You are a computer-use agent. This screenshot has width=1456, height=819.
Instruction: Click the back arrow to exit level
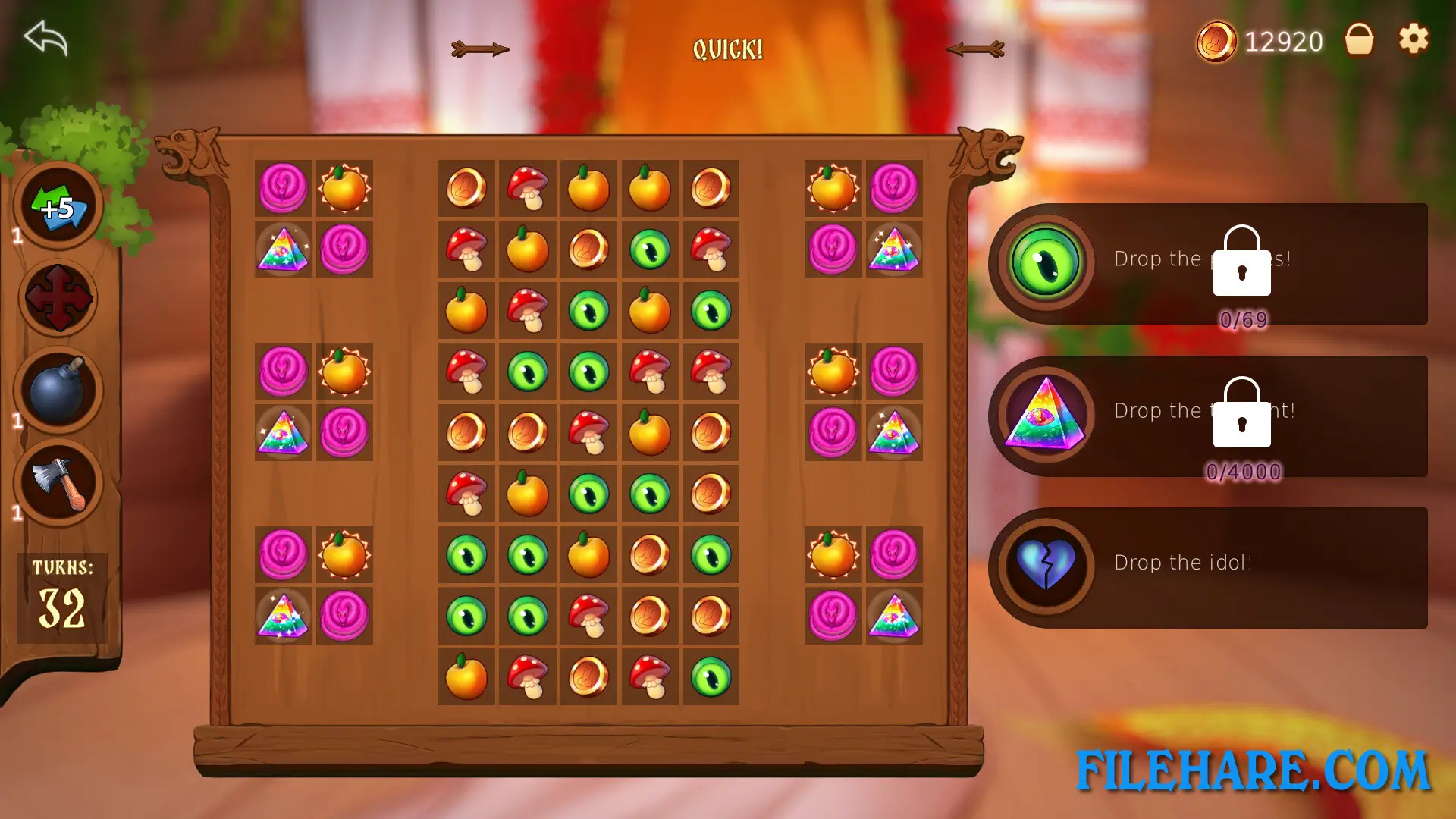click(45, 38)
